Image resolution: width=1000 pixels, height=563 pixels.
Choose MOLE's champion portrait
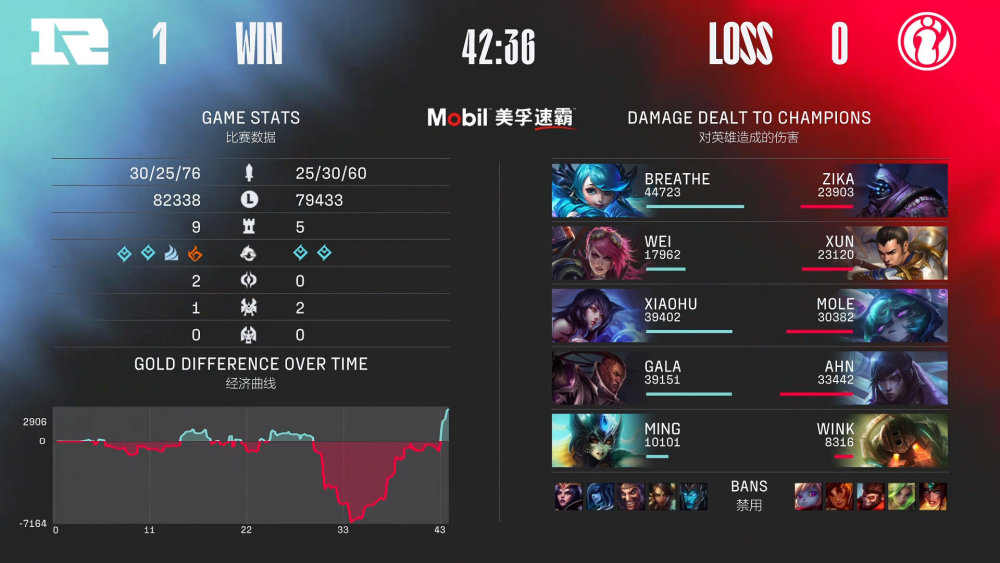(x=902, y=316)
